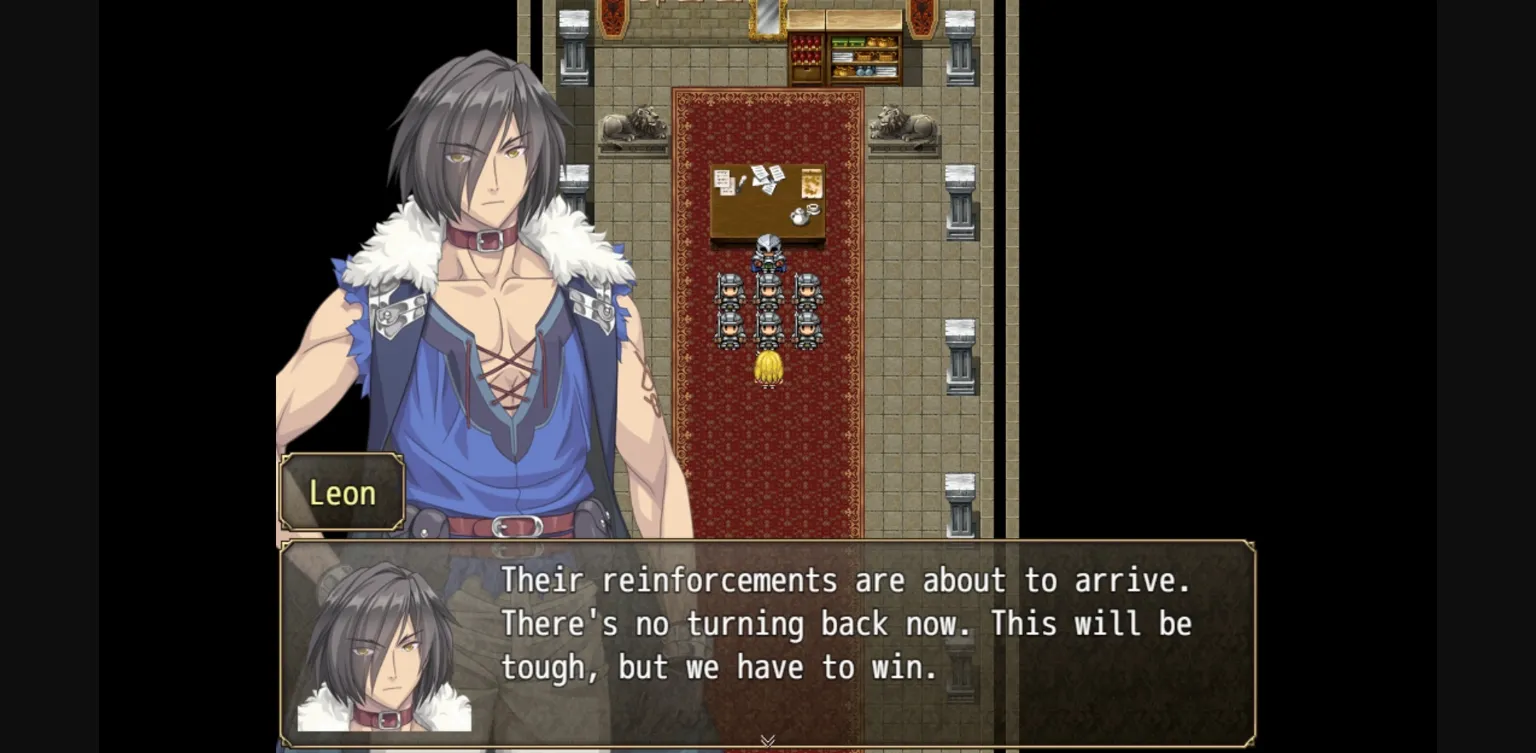Click the lion statue beside the carpet
Screen dimensions: 1536x753
pos(904,124)
